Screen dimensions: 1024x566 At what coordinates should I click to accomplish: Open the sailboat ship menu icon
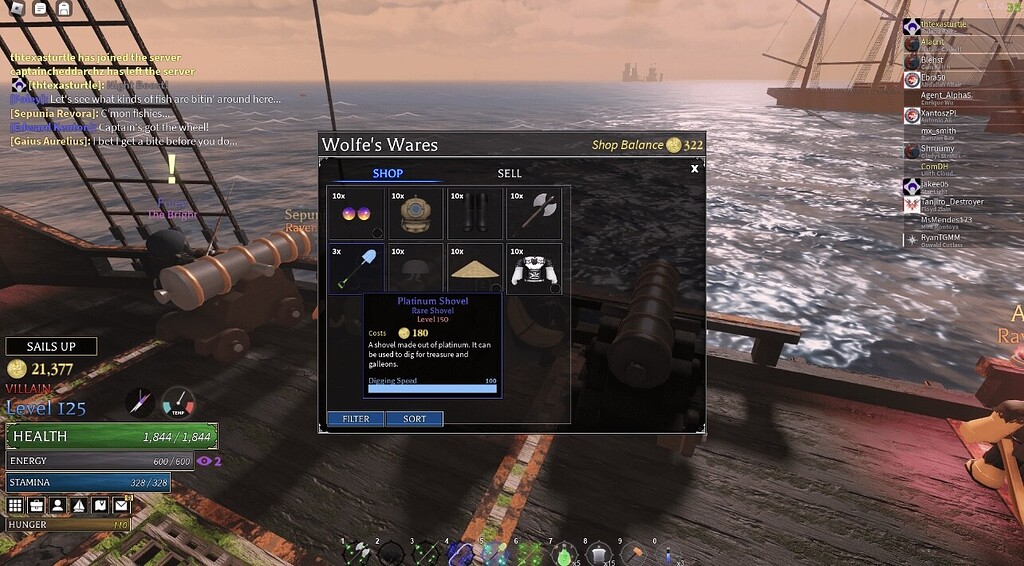pyautogui.click(x=79, y=506)
